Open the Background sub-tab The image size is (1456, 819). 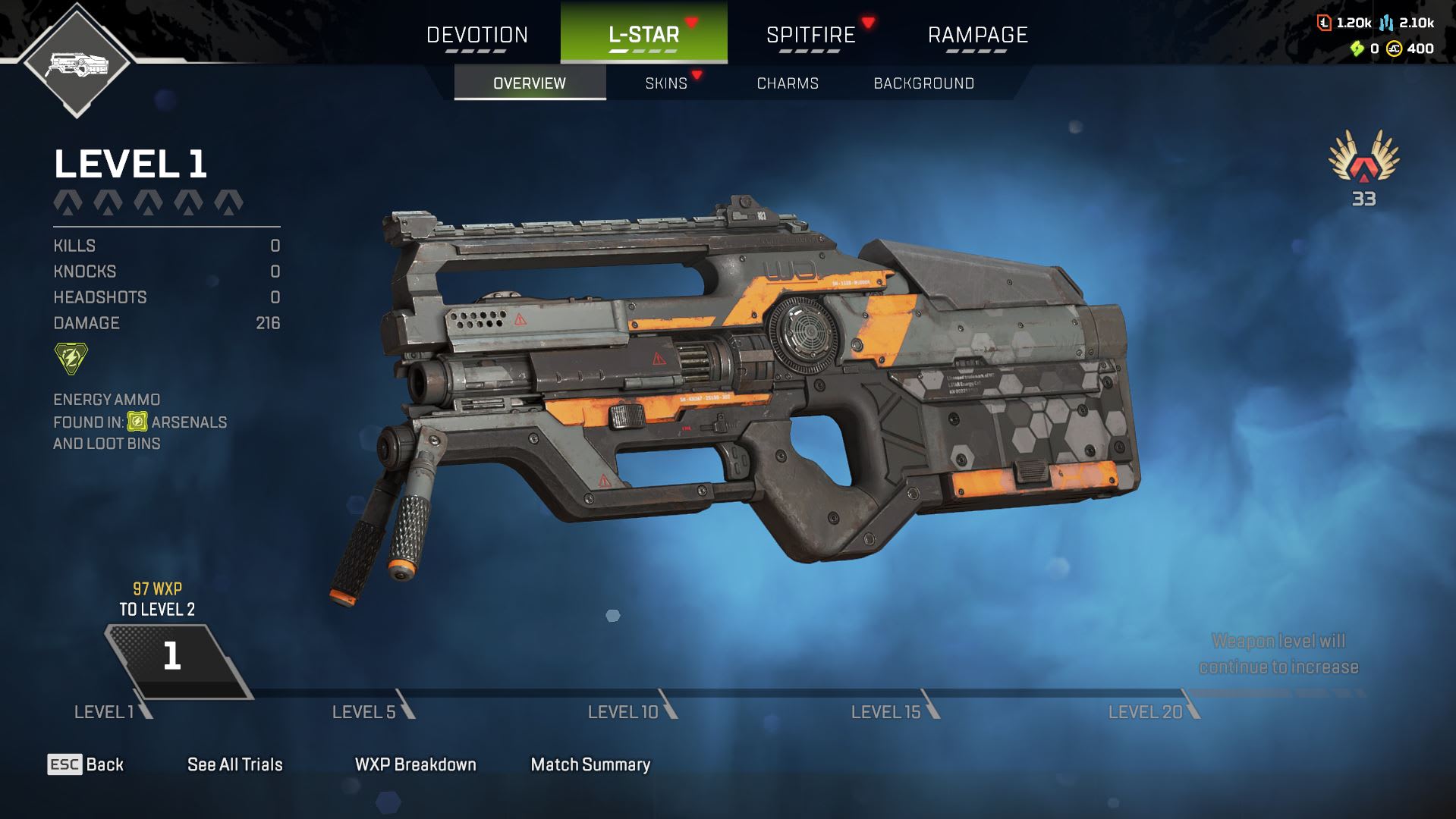pyautogui.click(x=923, y=83)
